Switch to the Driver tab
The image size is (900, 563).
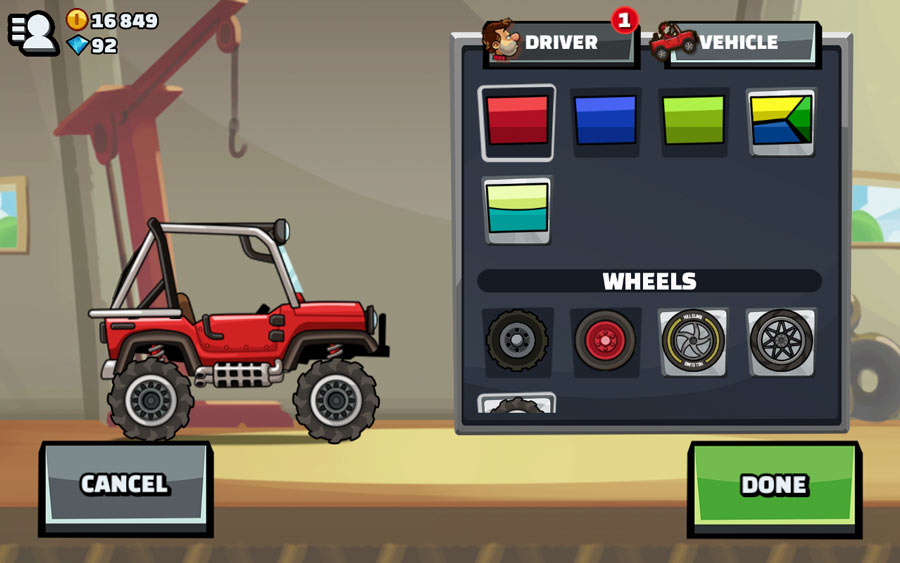(558, 43)
